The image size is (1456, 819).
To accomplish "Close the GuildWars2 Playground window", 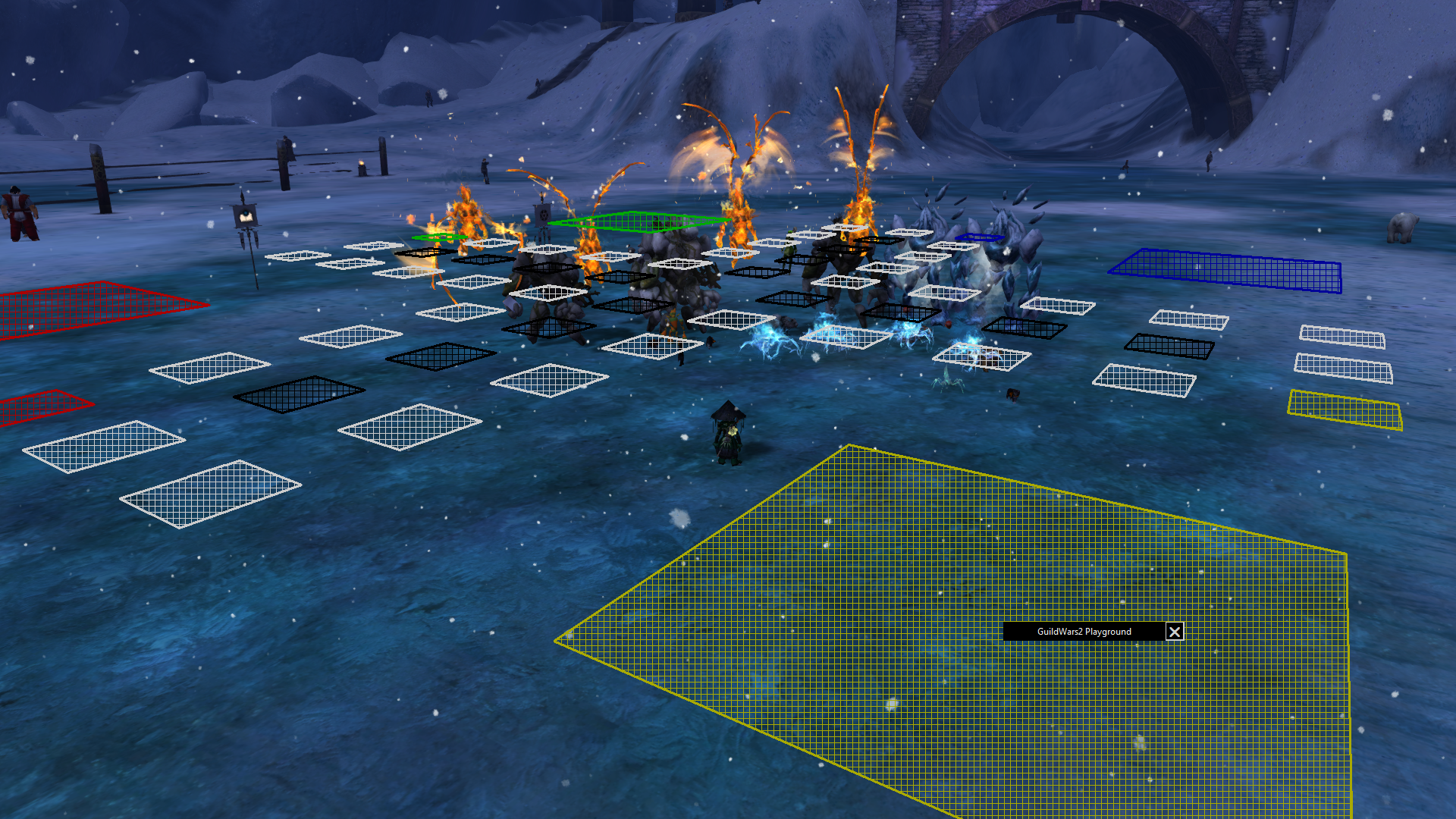I will pyautogui.click(x=1175, y=632).
